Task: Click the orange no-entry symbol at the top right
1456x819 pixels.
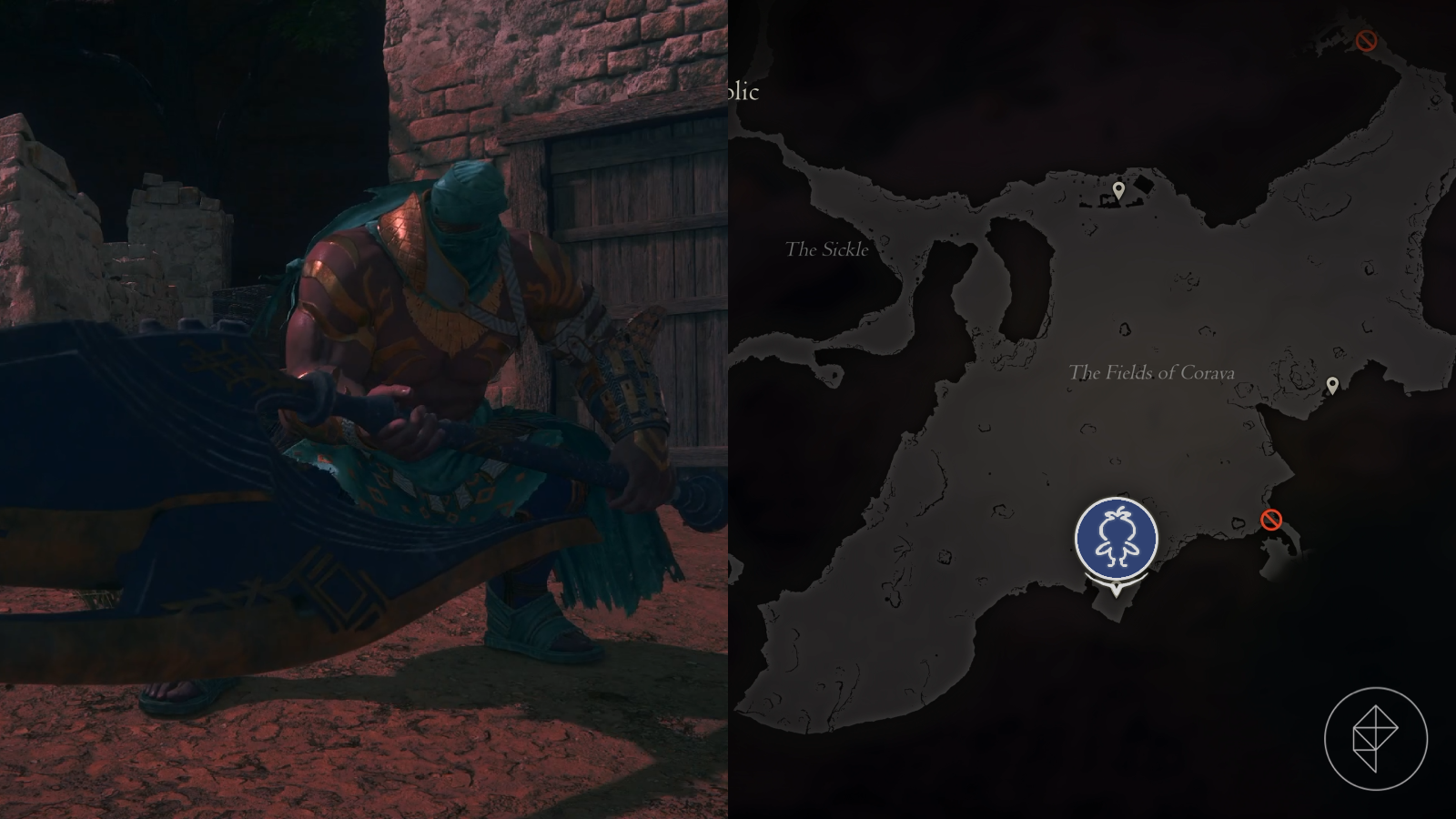Action: [1365, 40]
